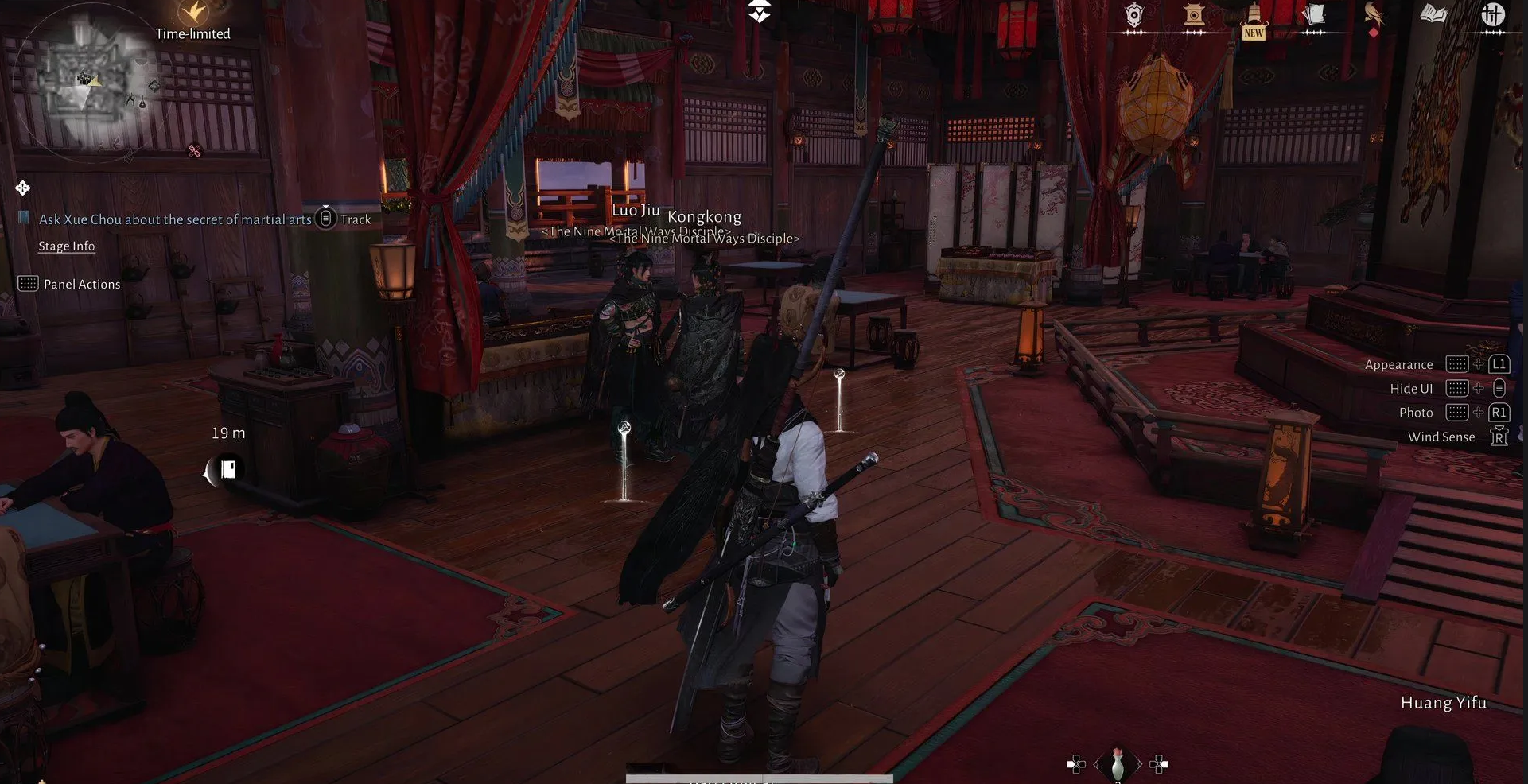
Task: Use the white vase potion quick item
Action: pos(1118,764)
